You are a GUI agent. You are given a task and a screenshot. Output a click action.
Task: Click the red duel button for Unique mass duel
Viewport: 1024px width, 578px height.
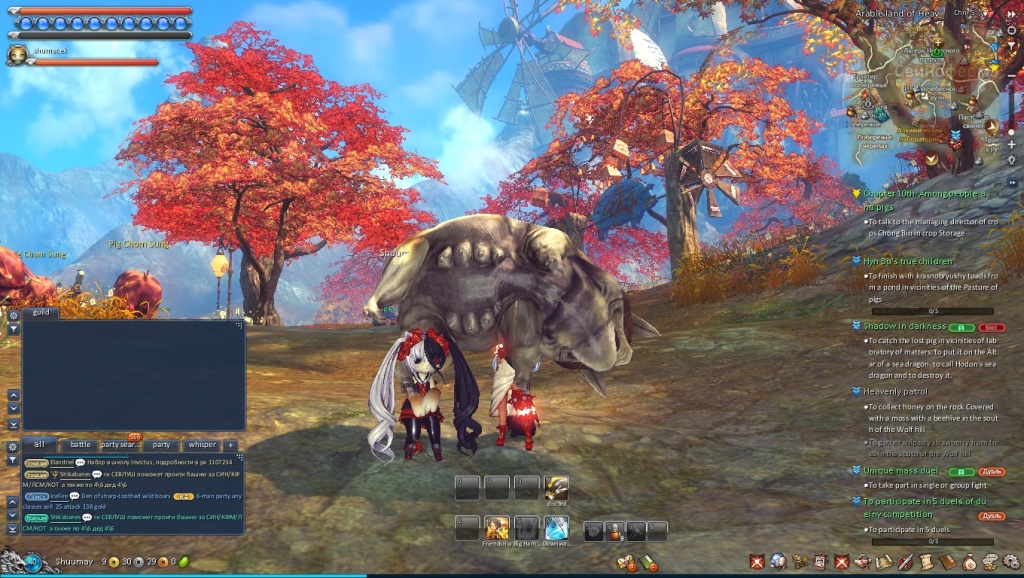pyautogui.click(x=991, y=470)
